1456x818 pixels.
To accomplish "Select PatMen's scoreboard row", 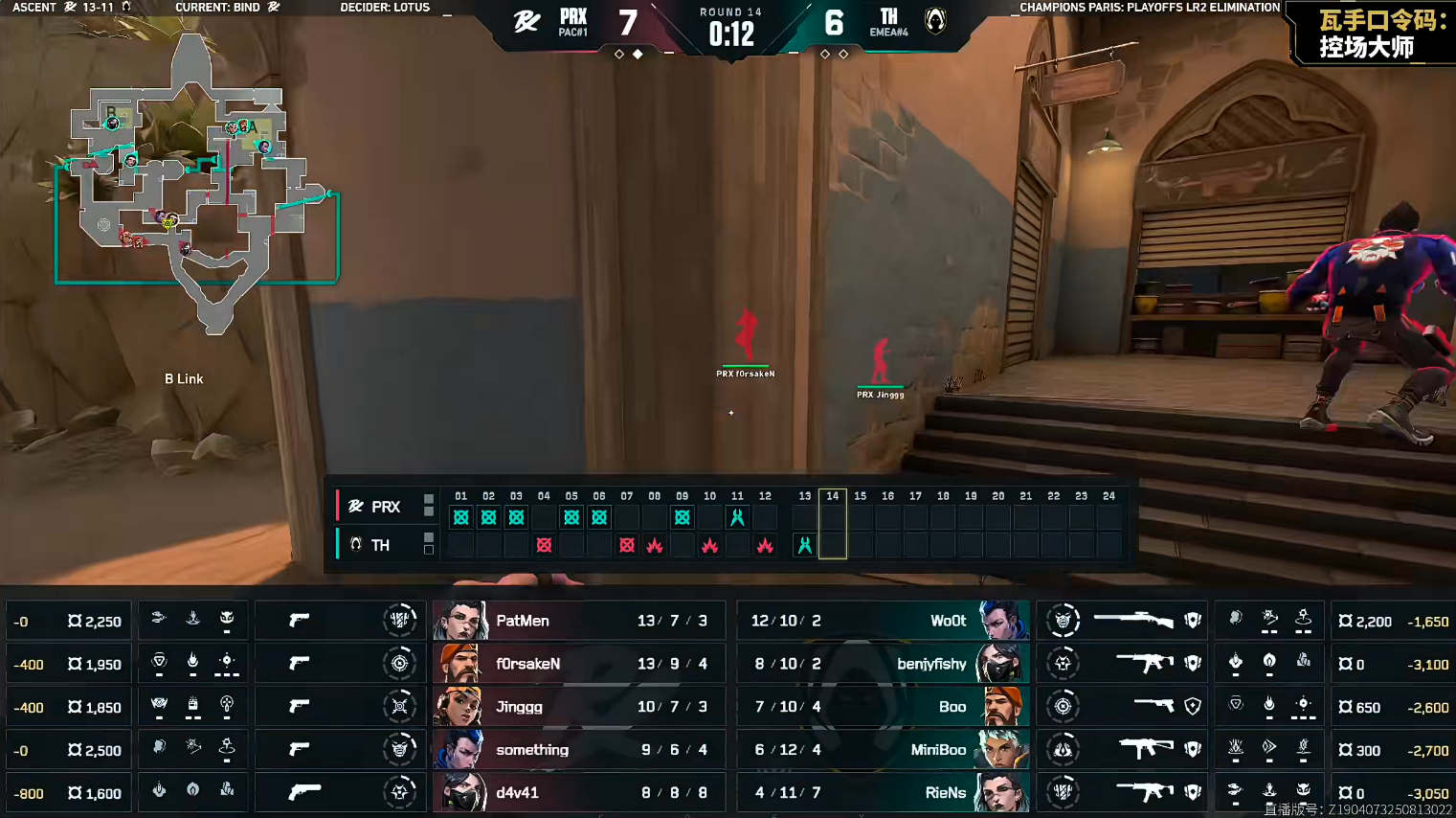I will pyautogui.click(x=578, y=621).
